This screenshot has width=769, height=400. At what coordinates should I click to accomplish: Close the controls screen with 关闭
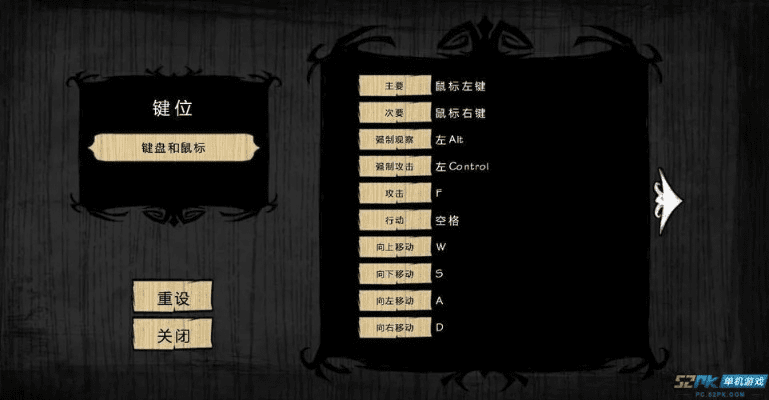[172, 335]
